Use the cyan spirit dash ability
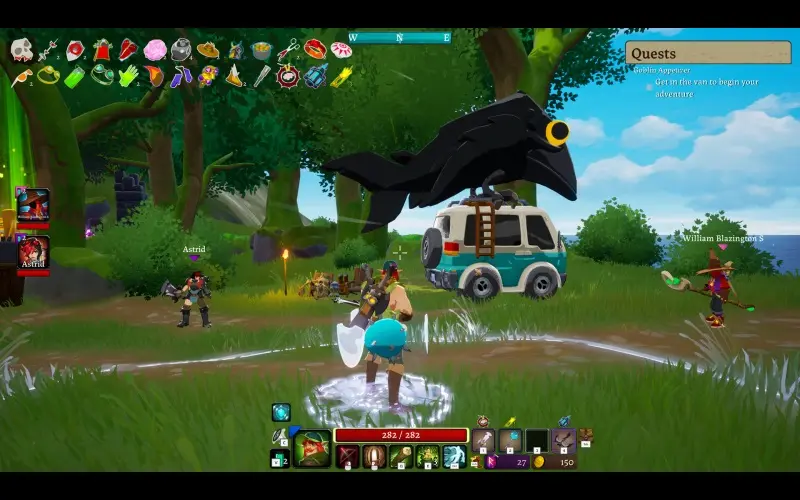800x500 pixels. 455,457
